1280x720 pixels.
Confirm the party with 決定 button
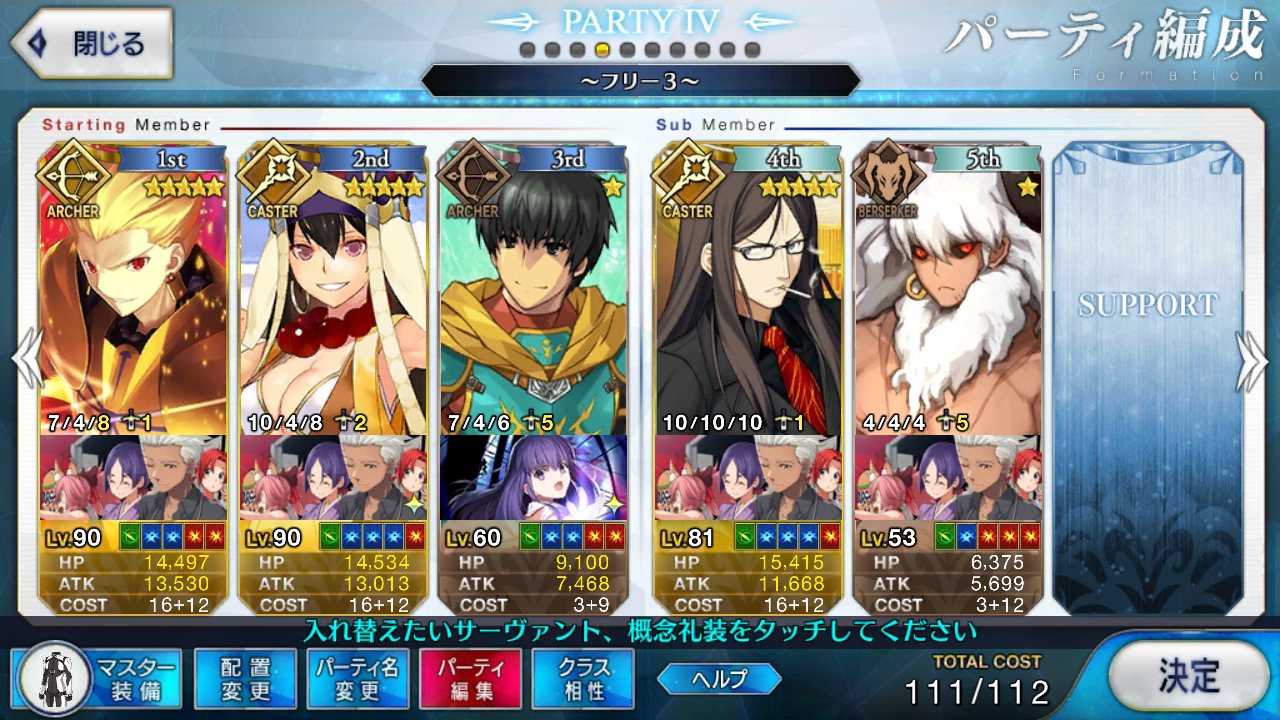[1188, 676]
